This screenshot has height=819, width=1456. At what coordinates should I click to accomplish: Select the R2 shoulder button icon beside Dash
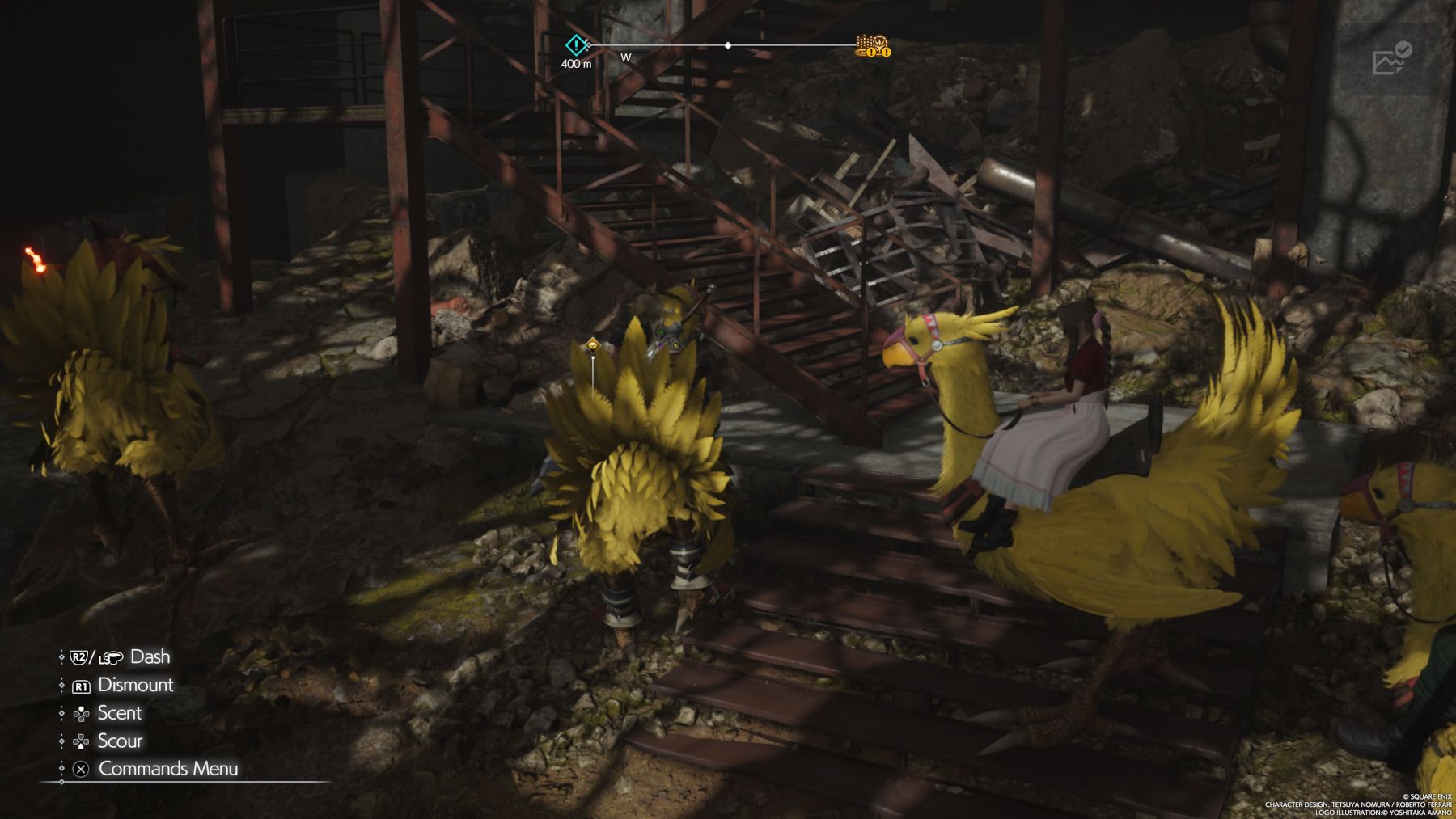coord(78,656)
